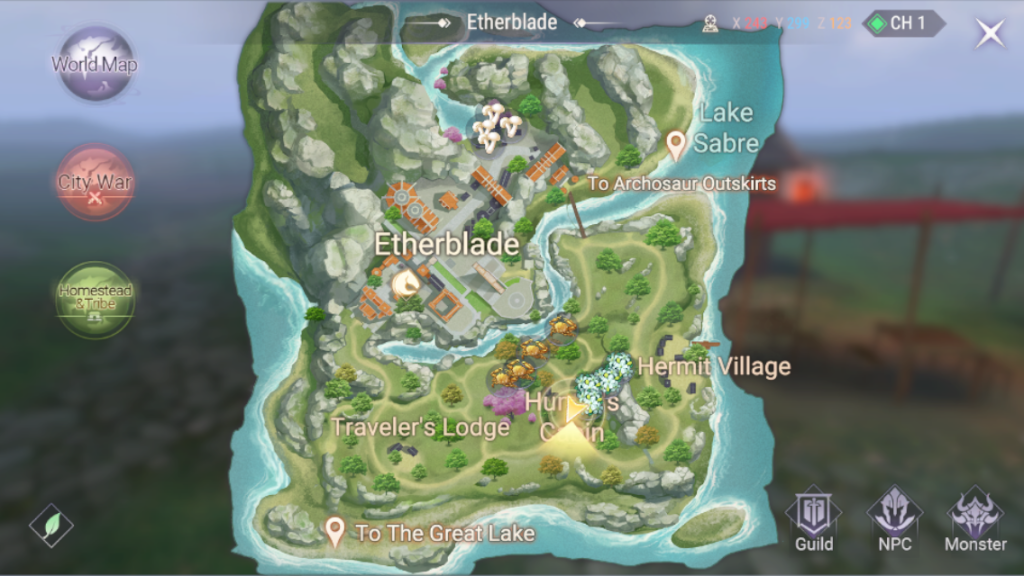Select the City War button
Screen dimensions: 1024x576
click(95, 183)
